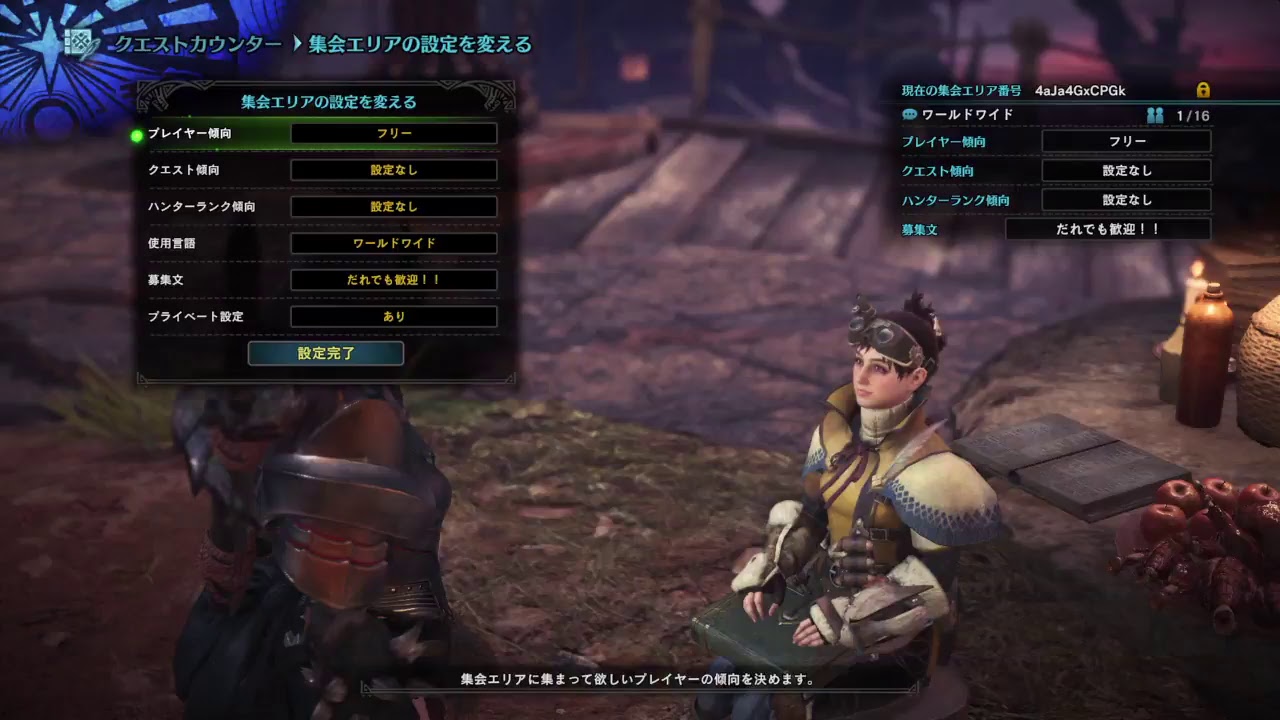1280x720 pixels.
Task: Open the 使用言語 dropdown showing ワールドワイド
Action: (394, 243)
